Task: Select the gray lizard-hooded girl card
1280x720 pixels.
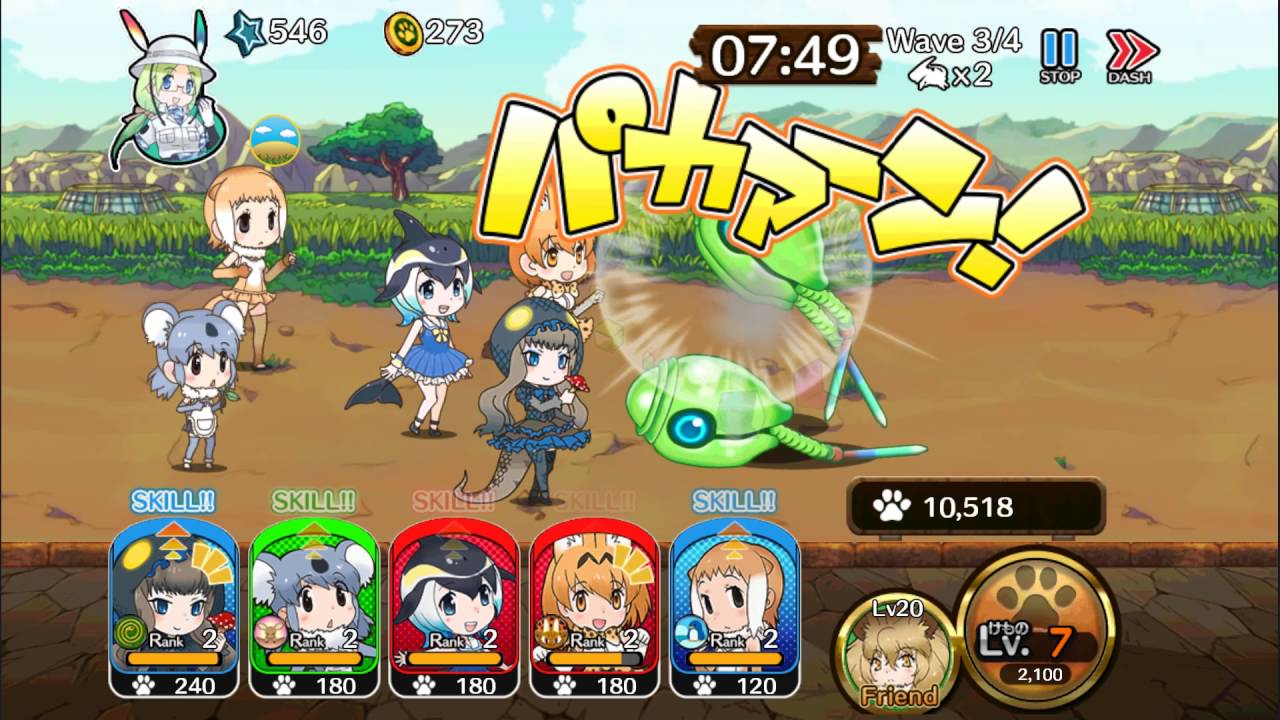Action: tap(175, 605)
